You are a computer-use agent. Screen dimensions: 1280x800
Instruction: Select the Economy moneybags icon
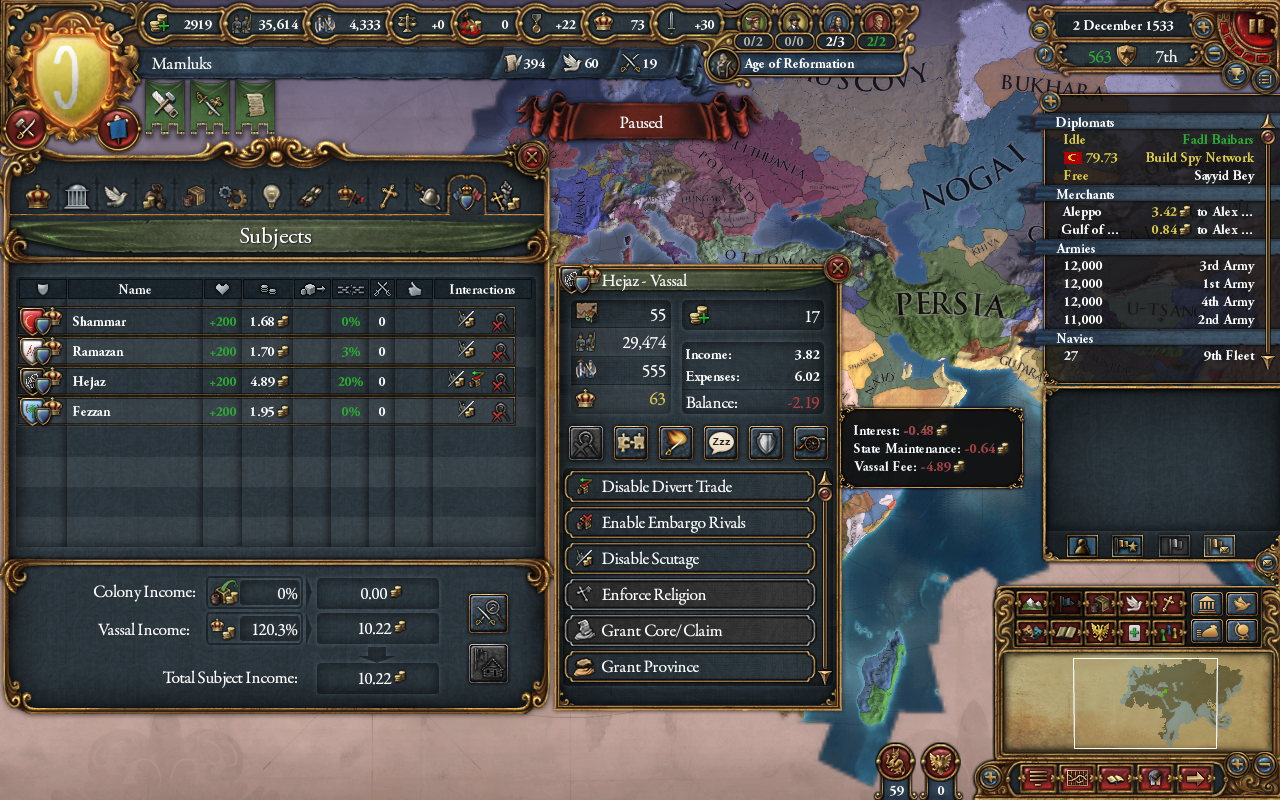coord(156,195)
